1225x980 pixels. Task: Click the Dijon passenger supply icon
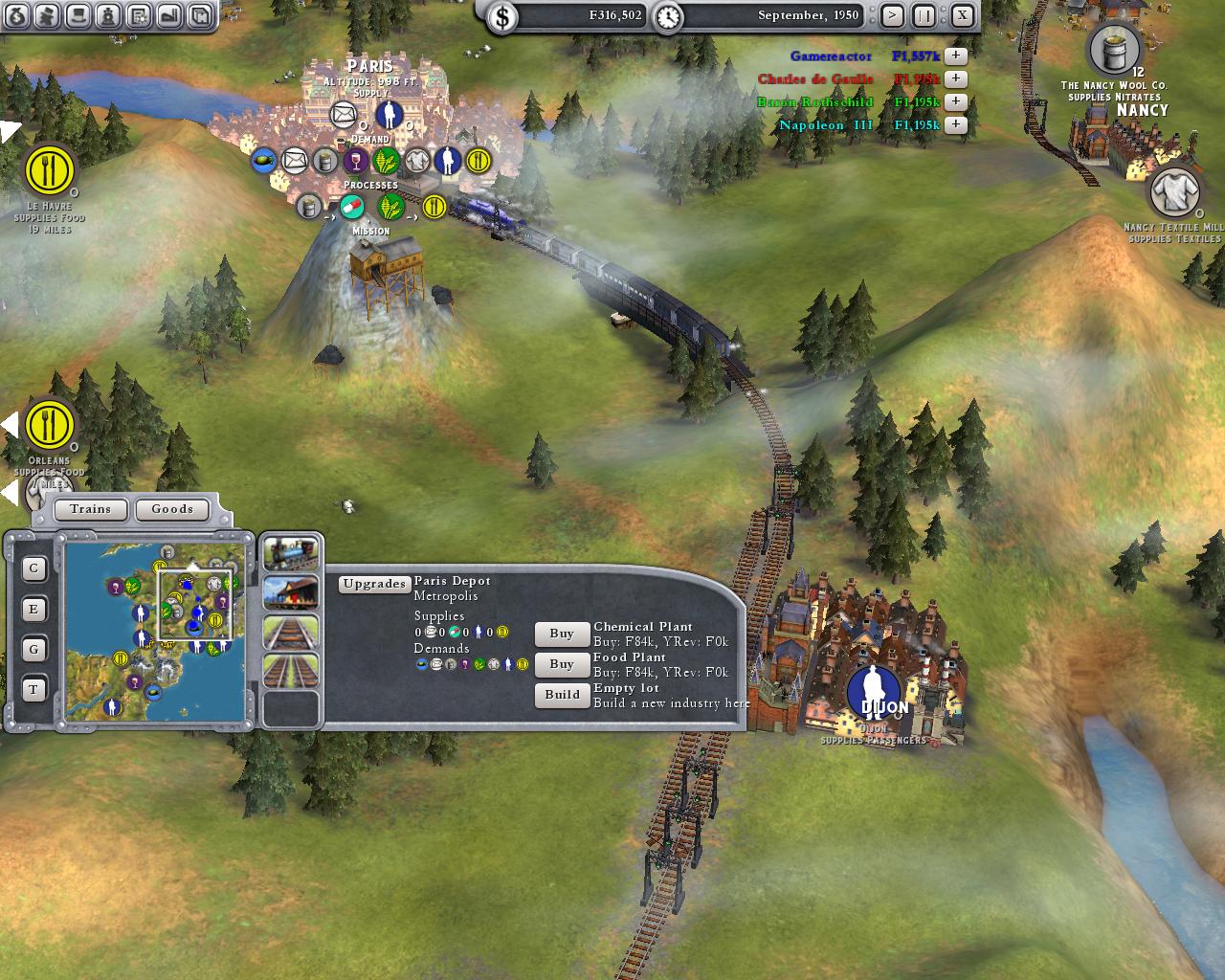click(872, 691)
